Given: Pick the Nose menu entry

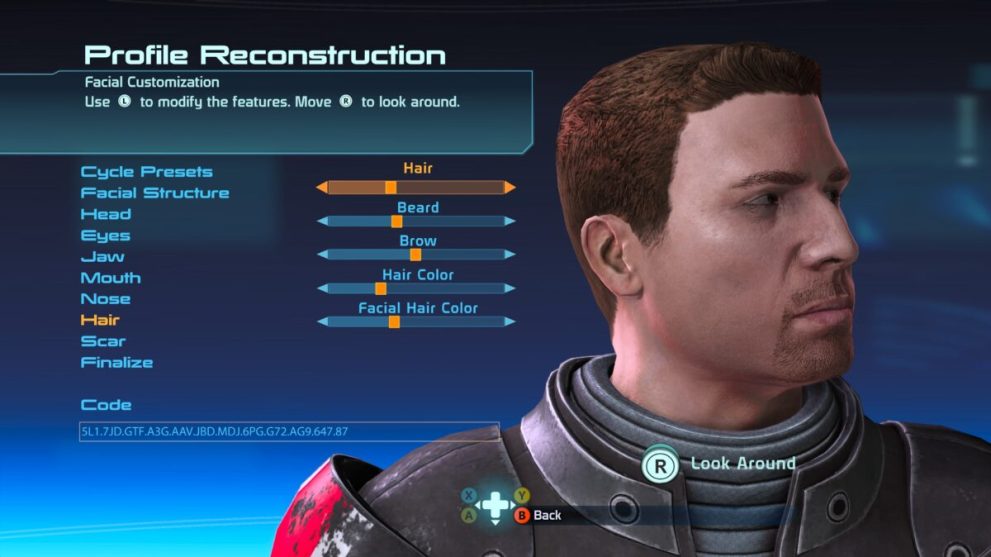Looking at the screenshot, I should tap(106, 299).
